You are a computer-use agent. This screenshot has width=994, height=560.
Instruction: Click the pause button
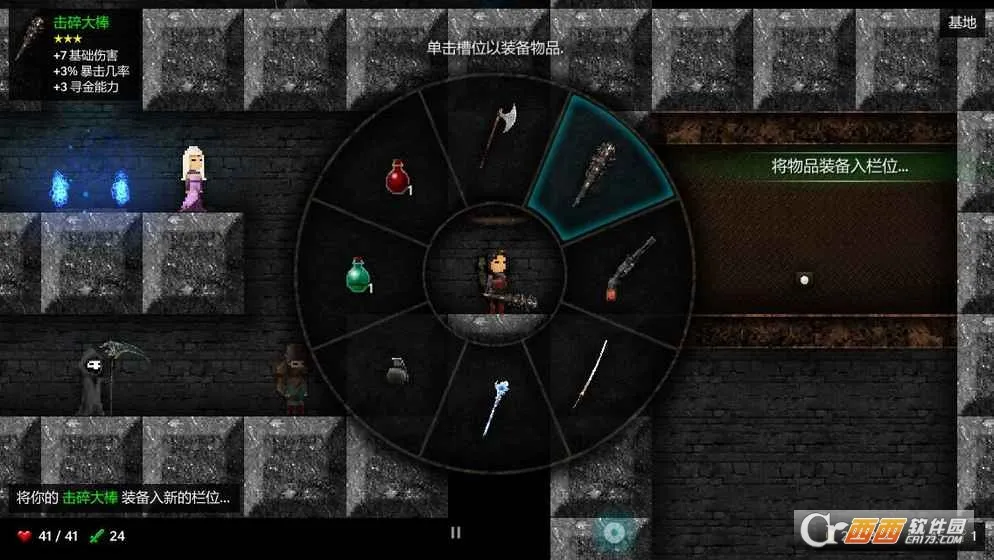[456, 533]
